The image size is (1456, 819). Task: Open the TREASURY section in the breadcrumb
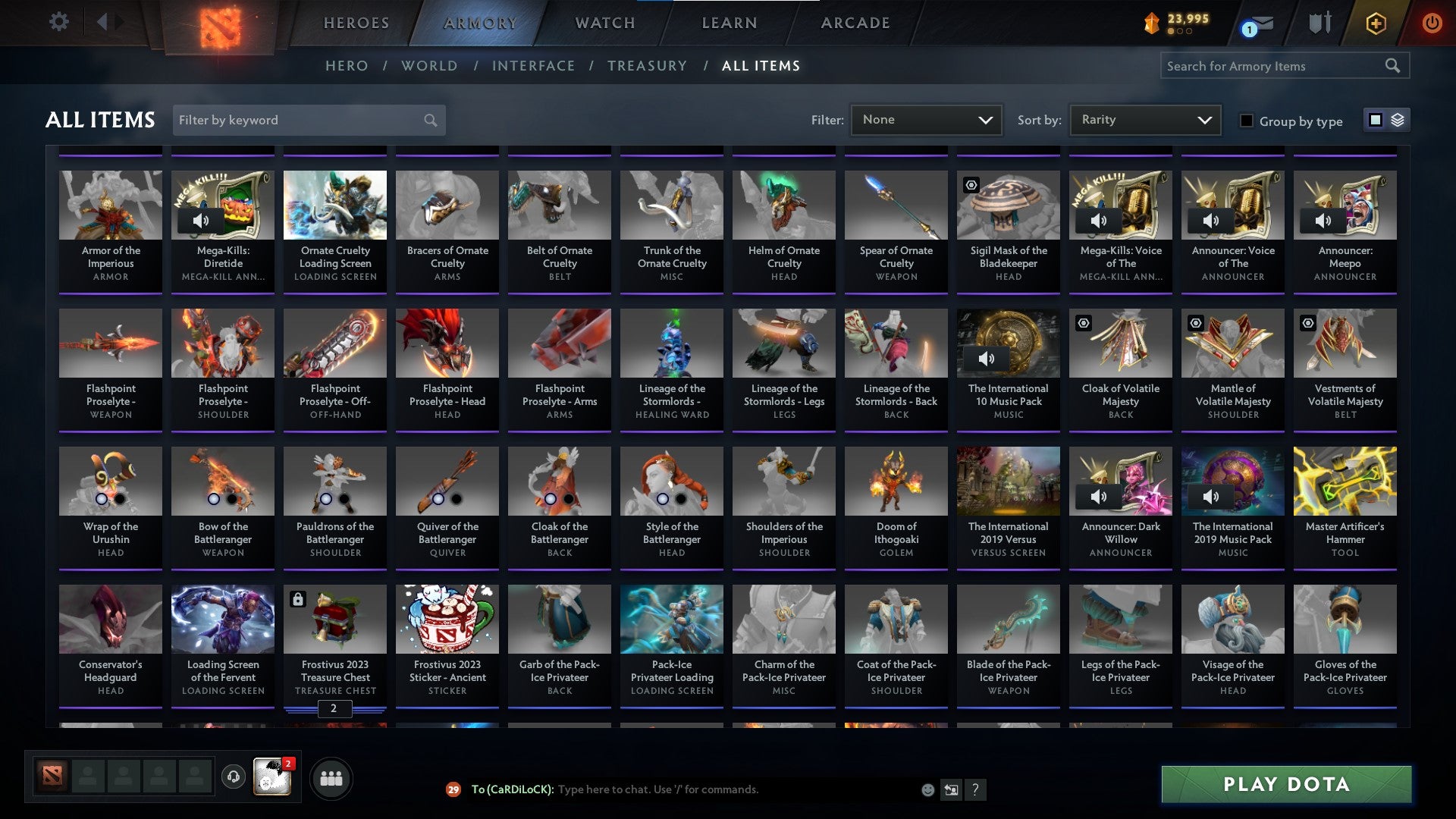[x=648, y=66]
